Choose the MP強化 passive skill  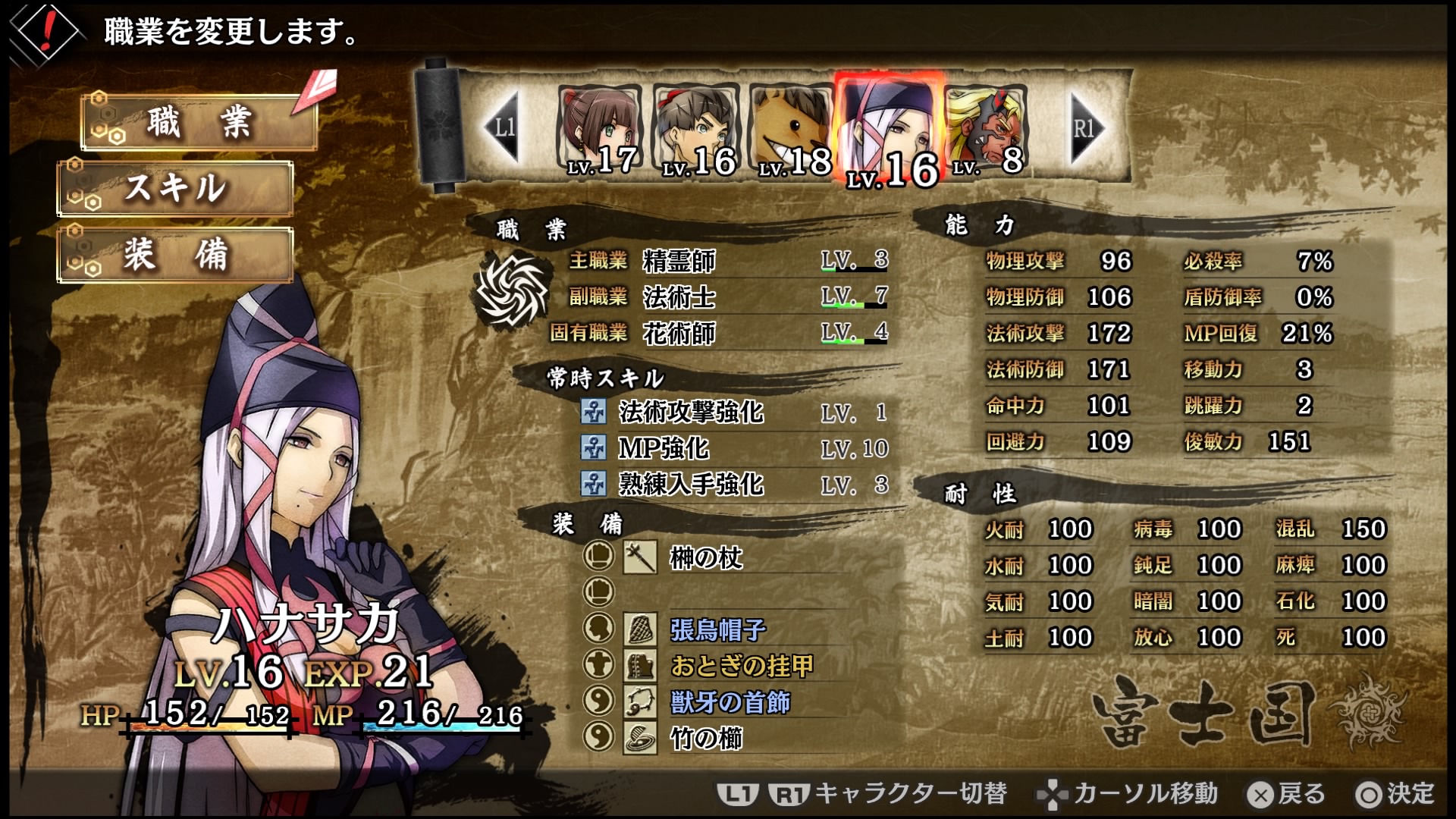pos(664,448)
